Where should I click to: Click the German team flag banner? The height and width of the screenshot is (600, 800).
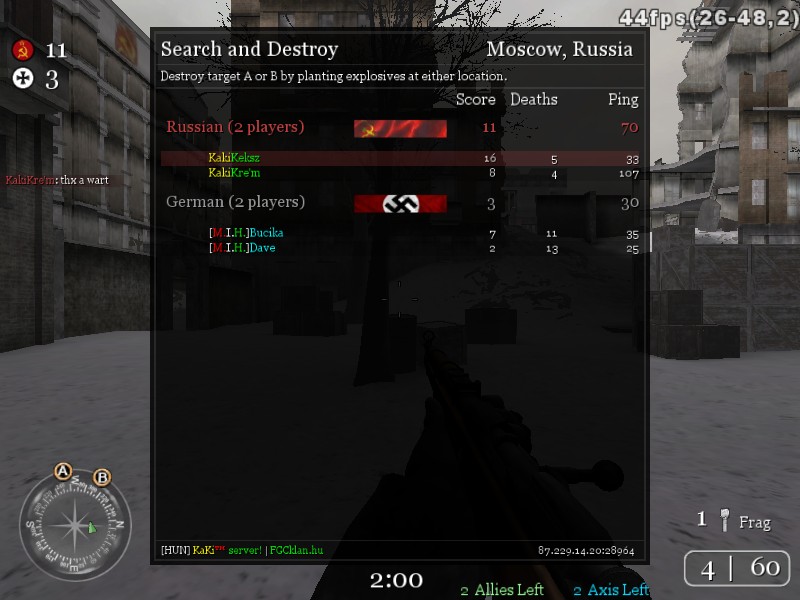point(400,203)
